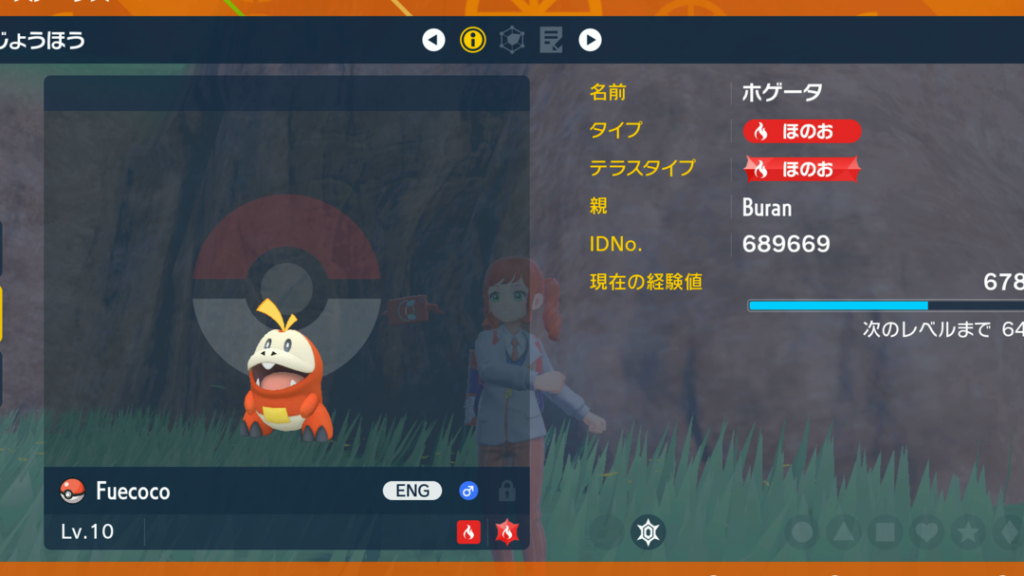
Task: Toggle the heart marking
Action: [926, 532]
